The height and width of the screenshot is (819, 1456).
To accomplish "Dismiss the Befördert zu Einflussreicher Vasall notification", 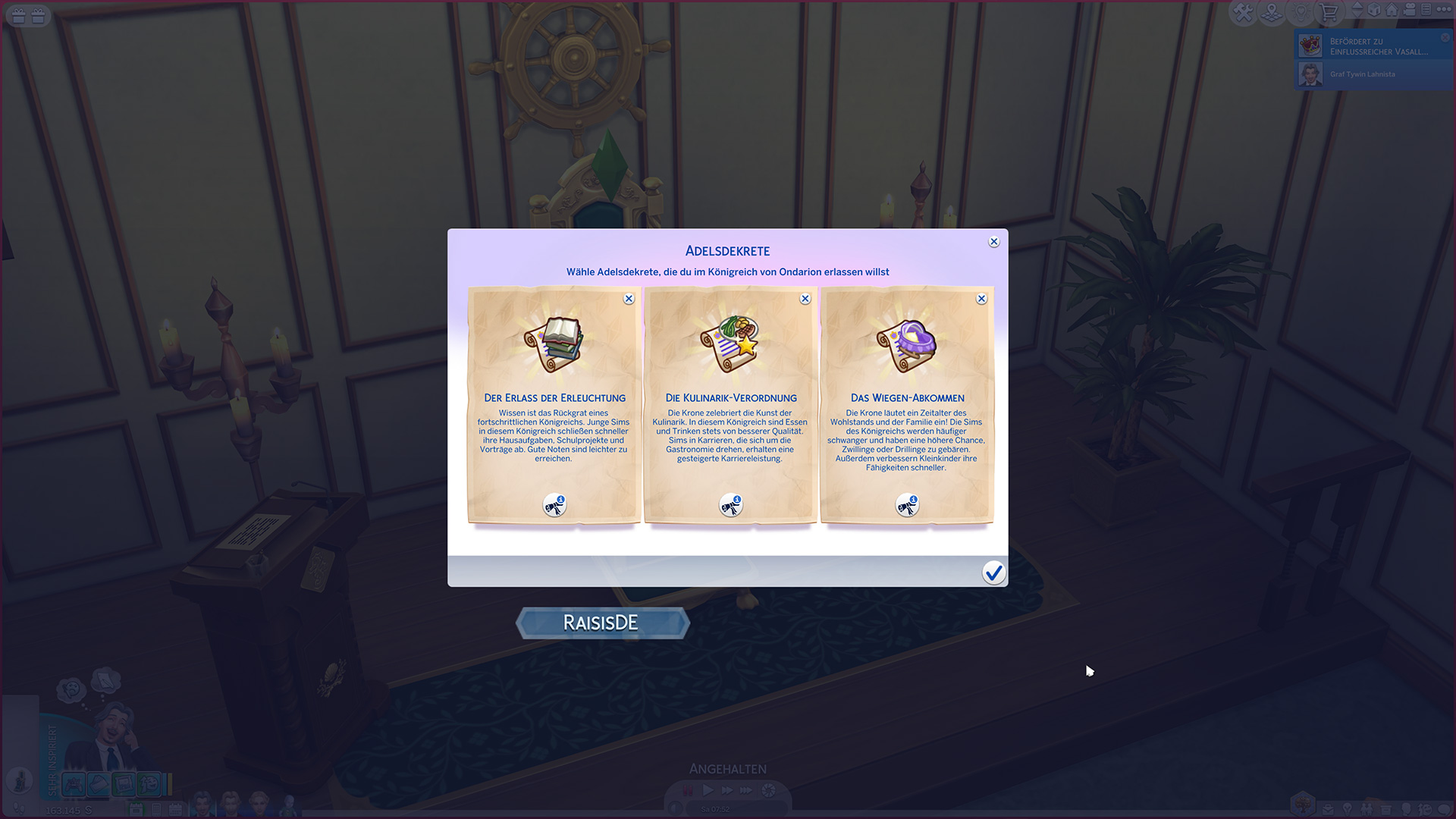I will (1445, 37).
